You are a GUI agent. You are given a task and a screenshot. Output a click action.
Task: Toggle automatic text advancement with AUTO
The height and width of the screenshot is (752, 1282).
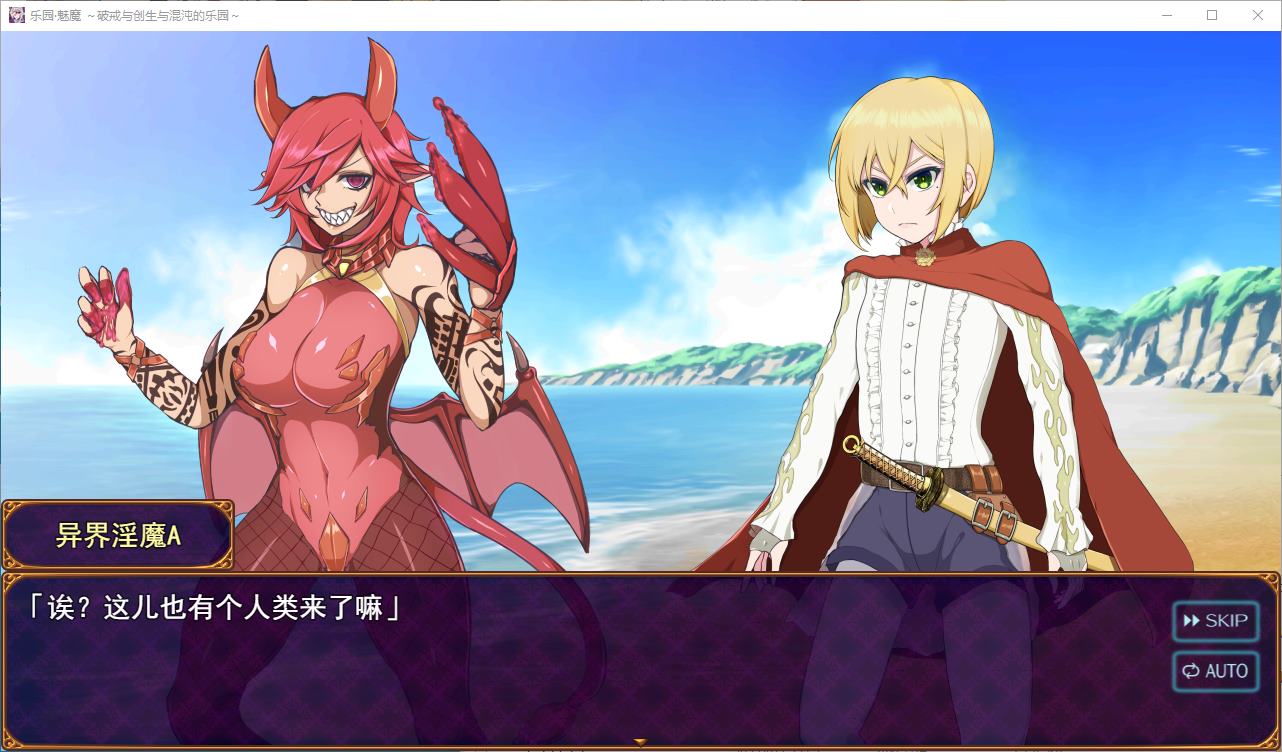[x=1215, y=671]
